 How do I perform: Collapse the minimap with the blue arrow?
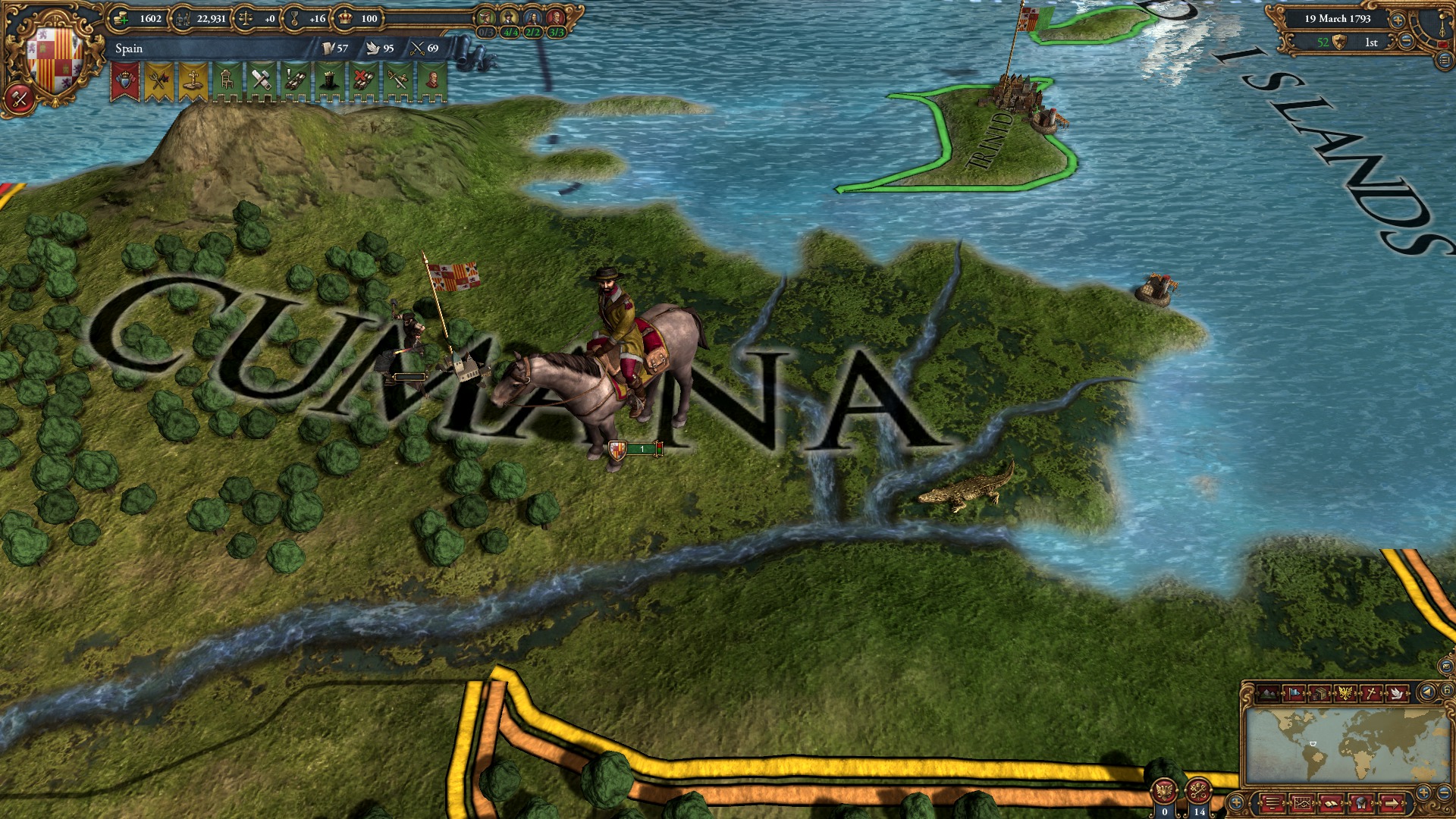click(x=1429, y=692)
